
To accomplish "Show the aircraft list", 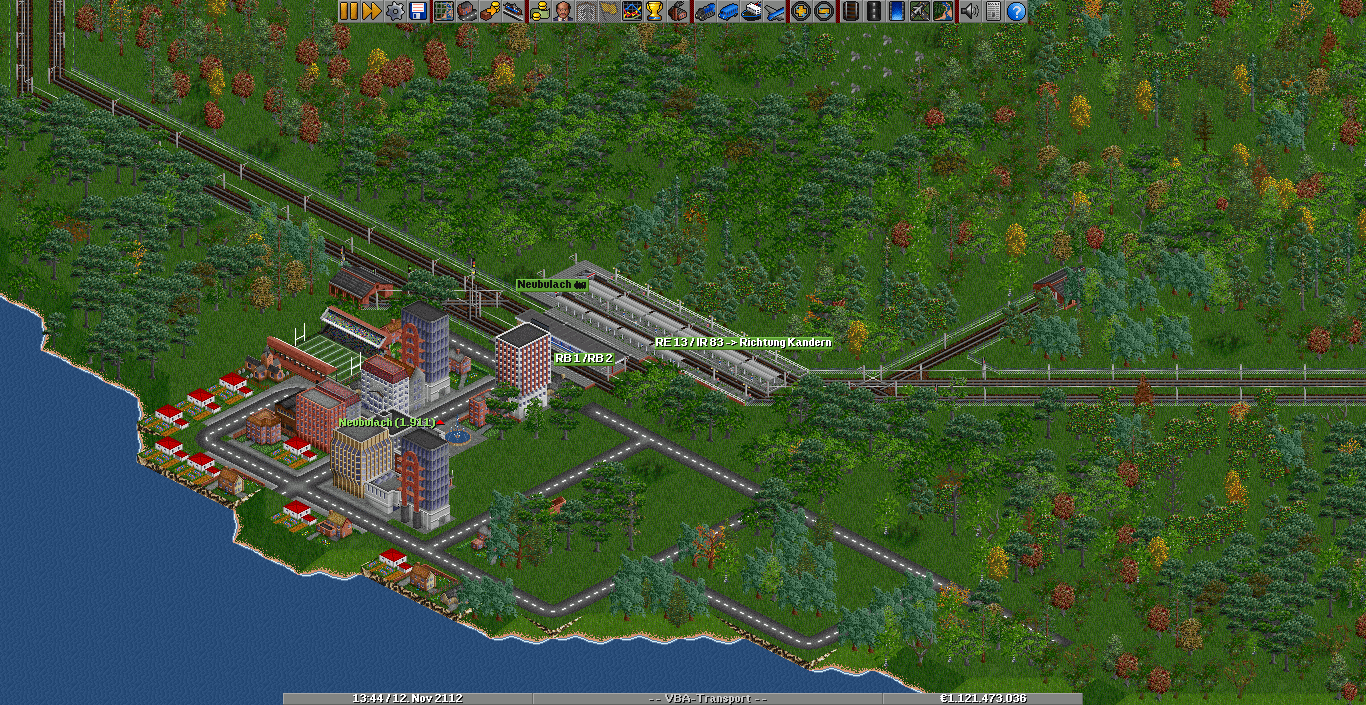I will coord(774,11).
